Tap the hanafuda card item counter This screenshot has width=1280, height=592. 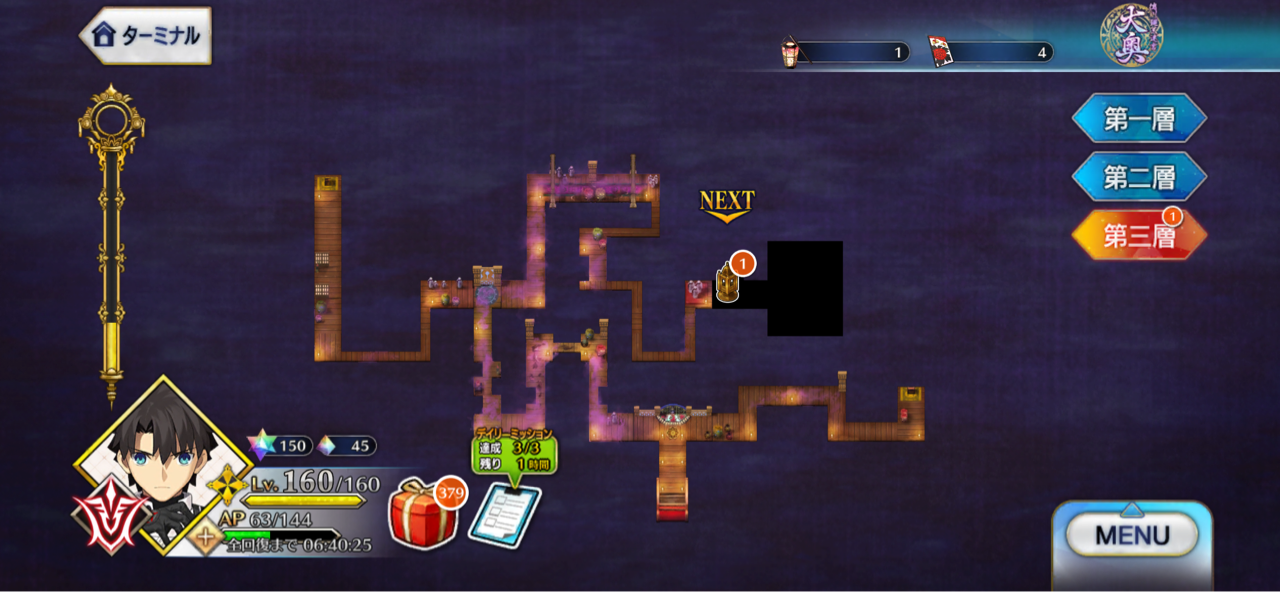tap(990, 52)
